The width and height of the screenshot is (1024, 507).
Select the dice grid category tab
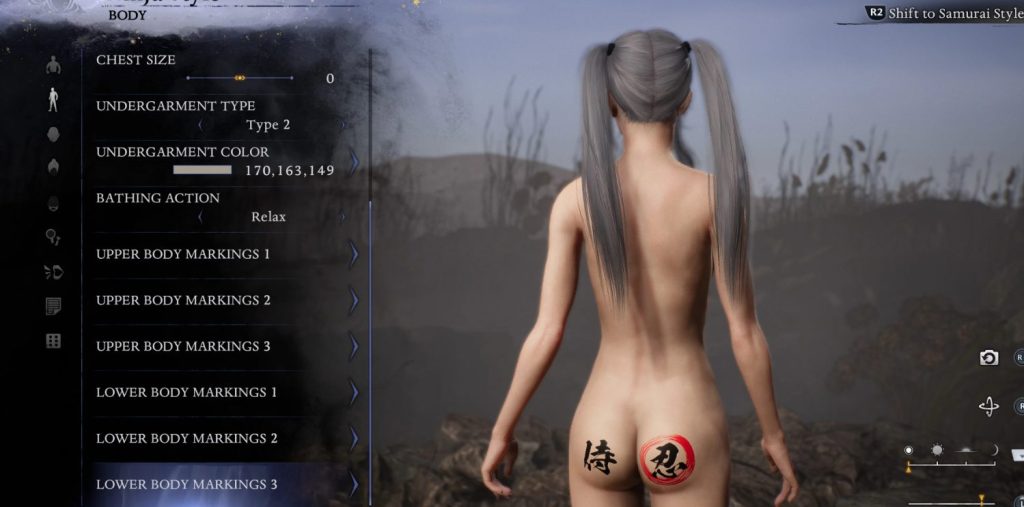53,341
